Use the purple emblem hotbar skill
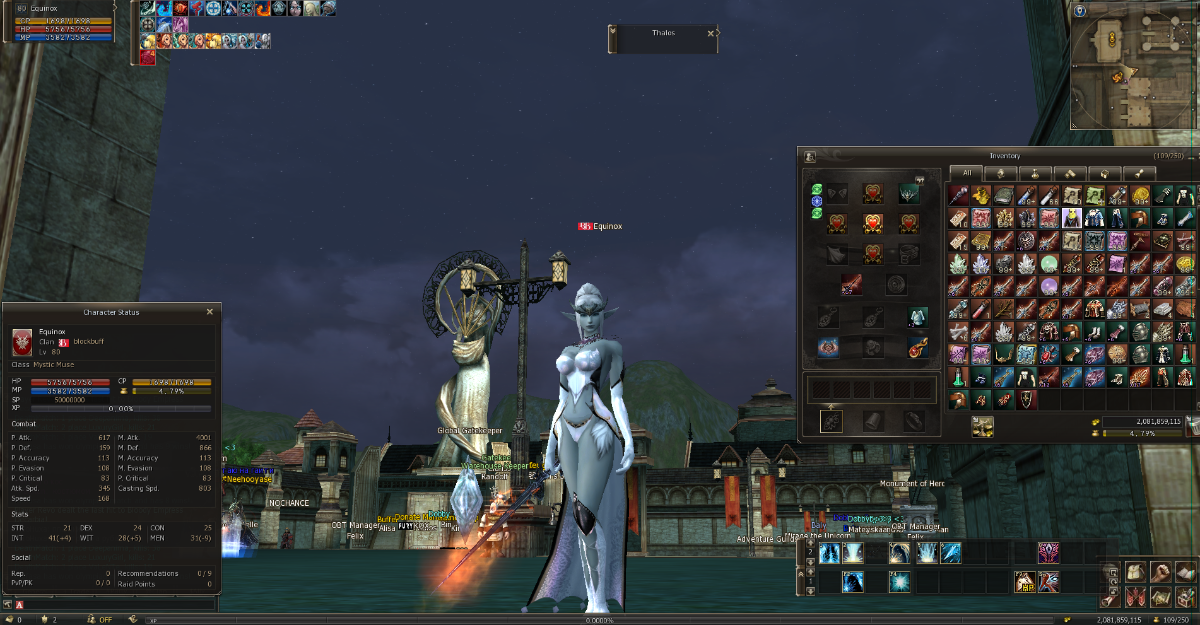The width and height of the screenshot is (1200, 625). pyautogui.click(x=1049, y=552)
